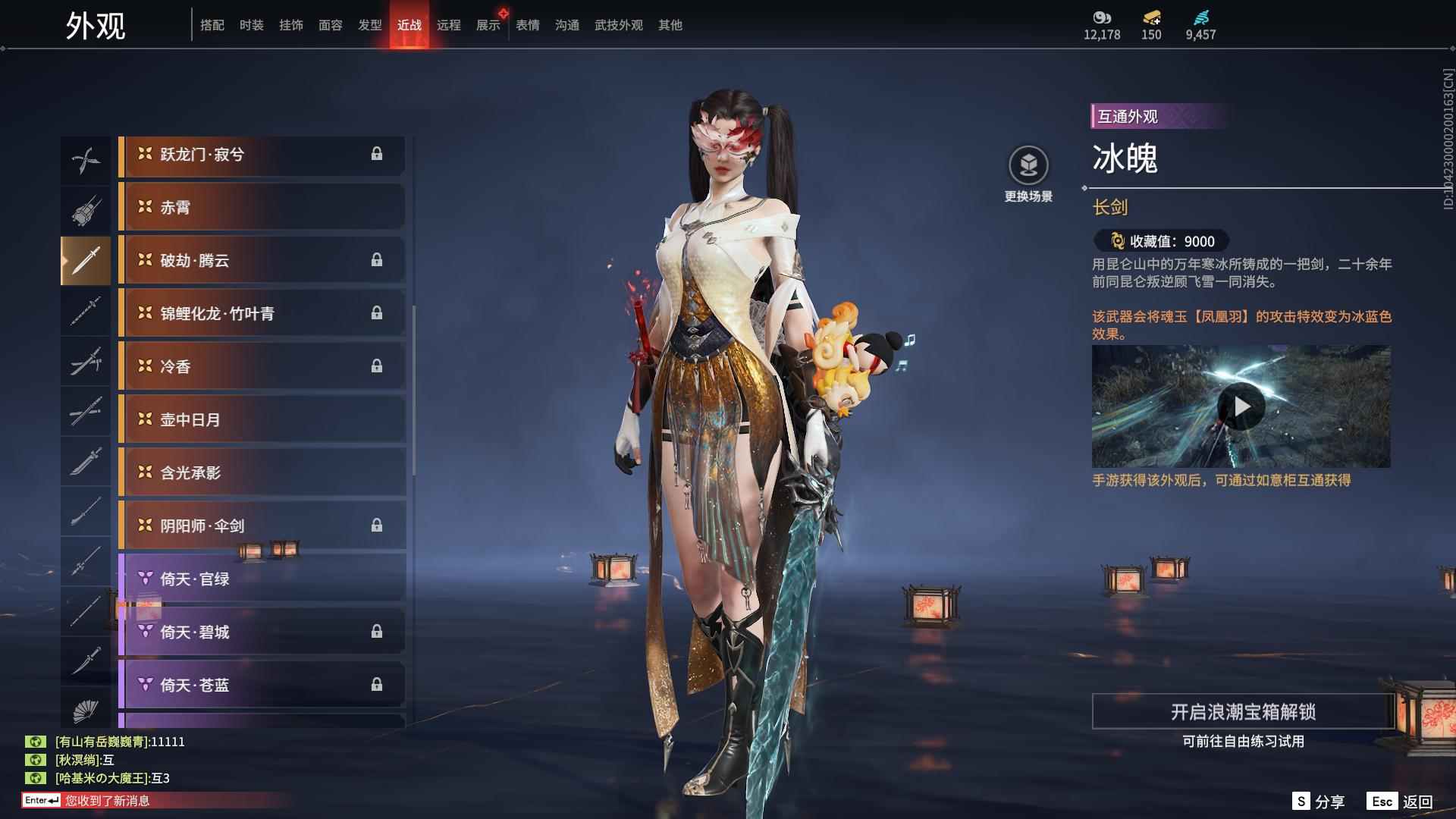Play the 冰魄 preview video

pyautogui.click(x=1241, y=407)
